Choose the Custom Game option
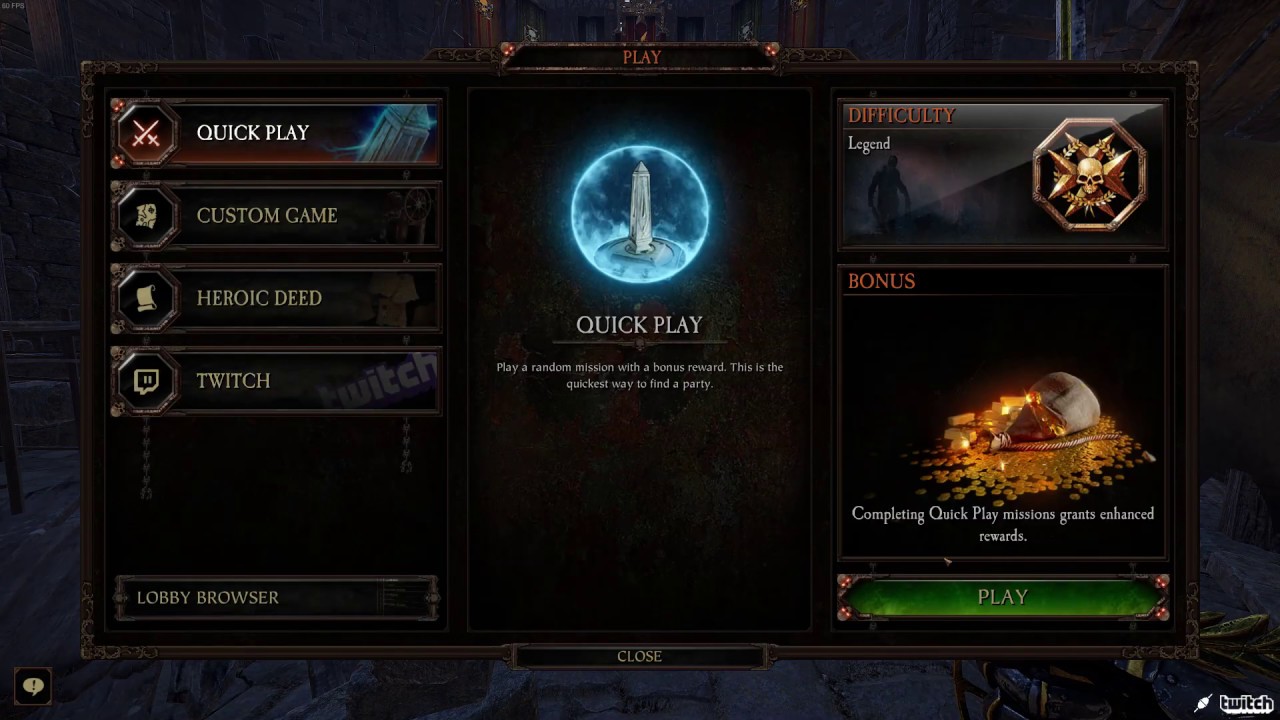 click(x=277, y=215)
